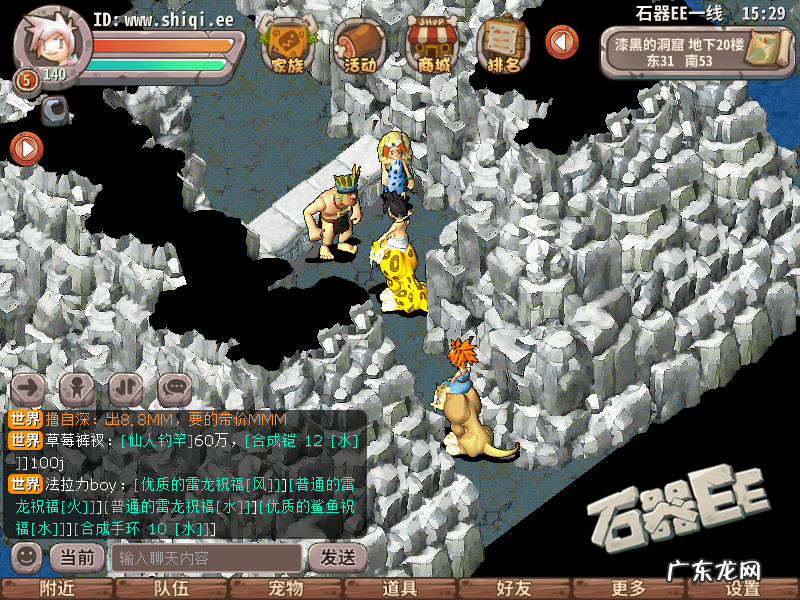Open the 宠物 pet menu

pos(286,589)
